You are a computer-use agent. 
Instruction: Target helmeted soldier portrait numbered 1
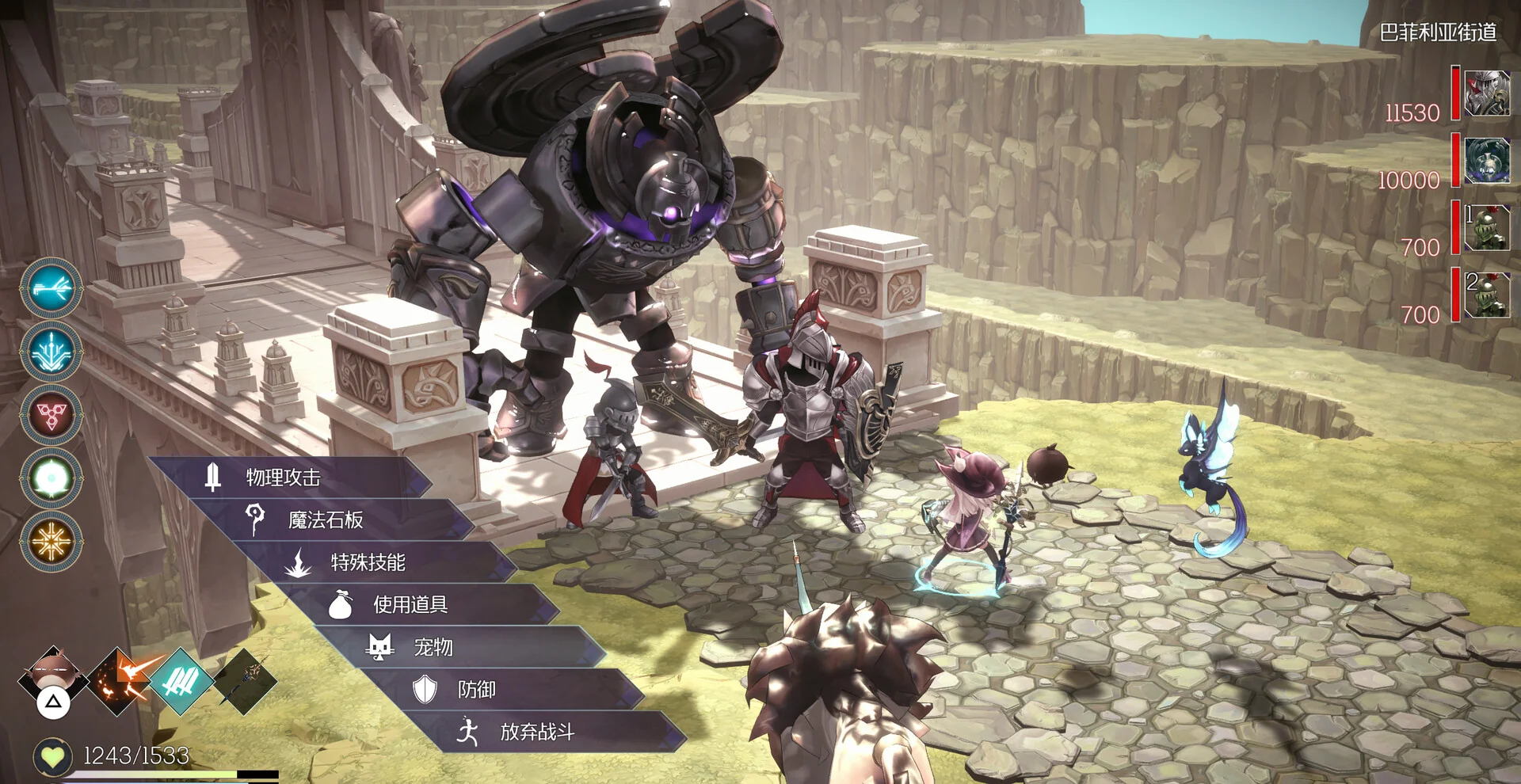tap(1486, 228)
